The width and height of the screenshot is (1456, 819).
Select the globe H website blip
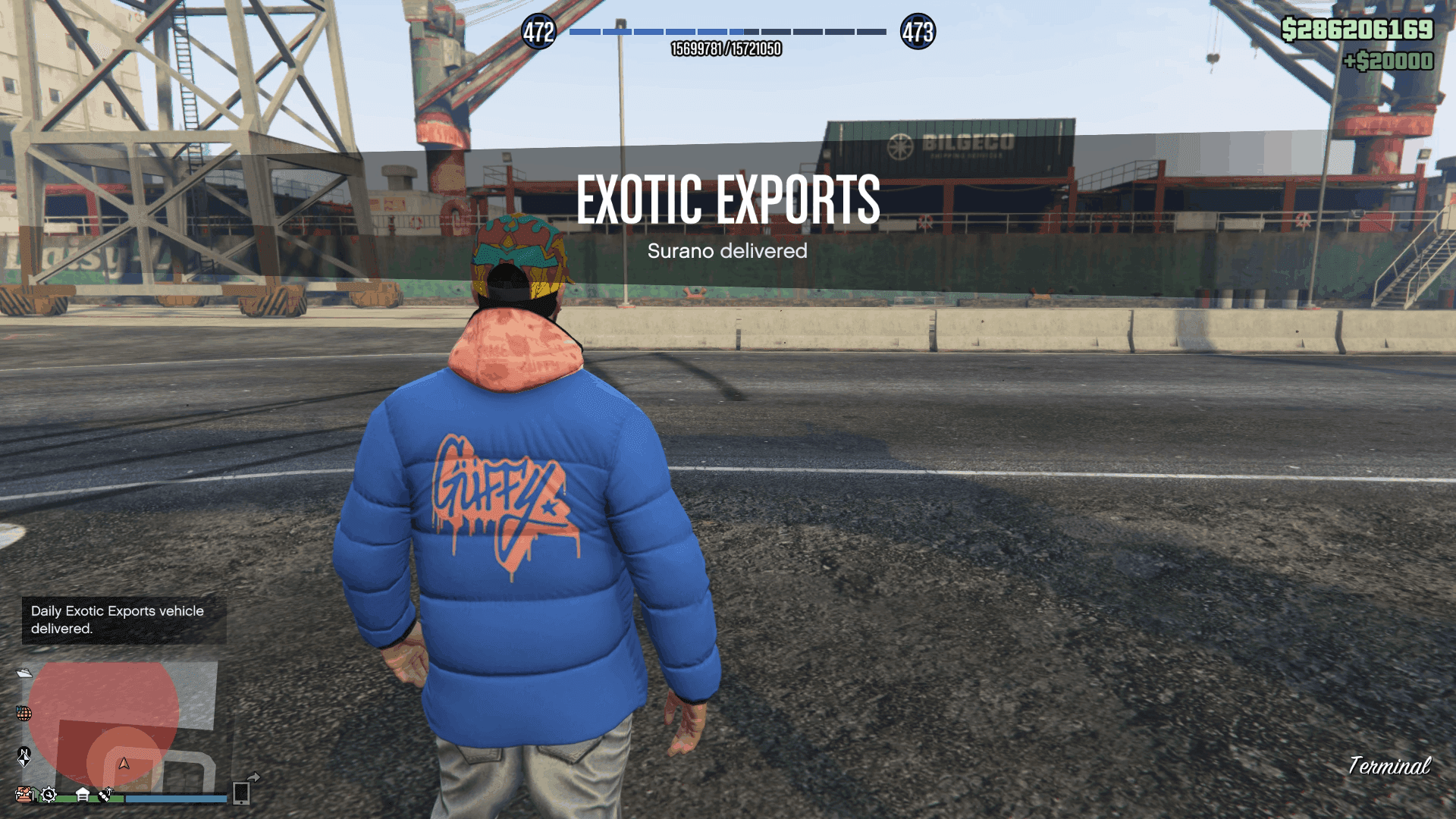pyautogui.click(x=24, y=714)
